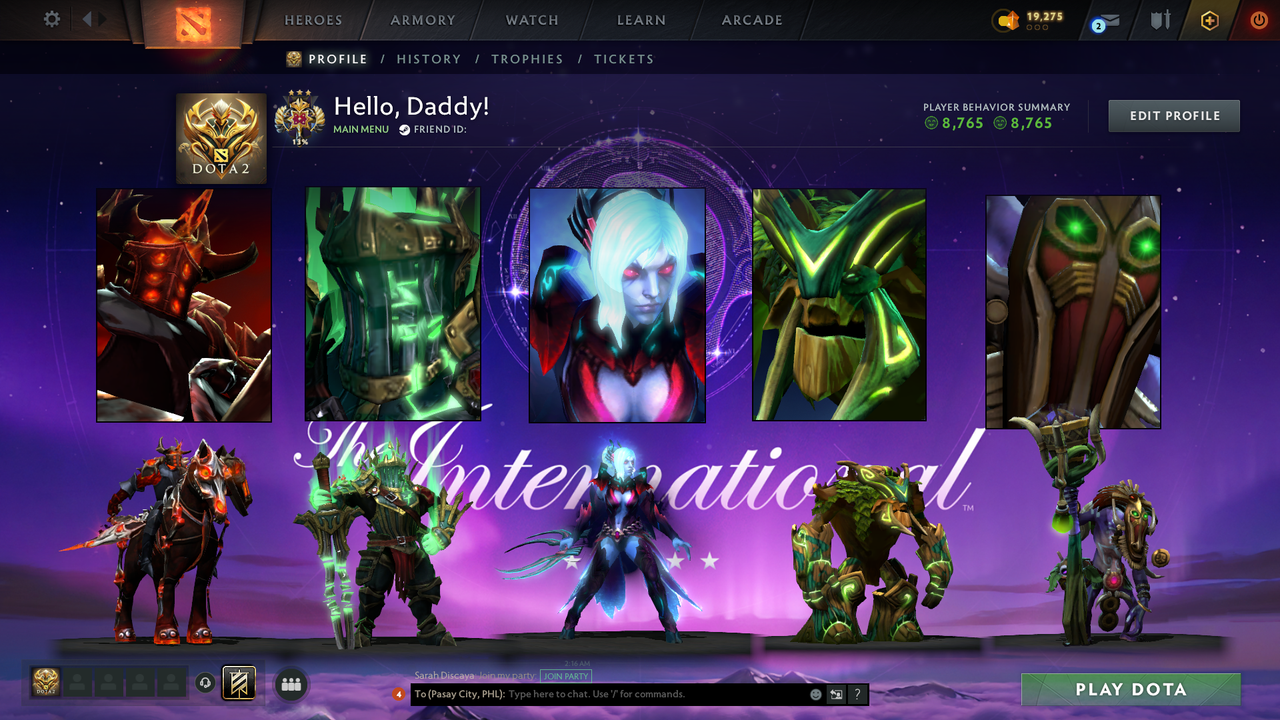The width and height of the screenshot is (1280, 720).
Task: Insert an emoticon using the chat smiley icon
Action: (x=814, y=693)
